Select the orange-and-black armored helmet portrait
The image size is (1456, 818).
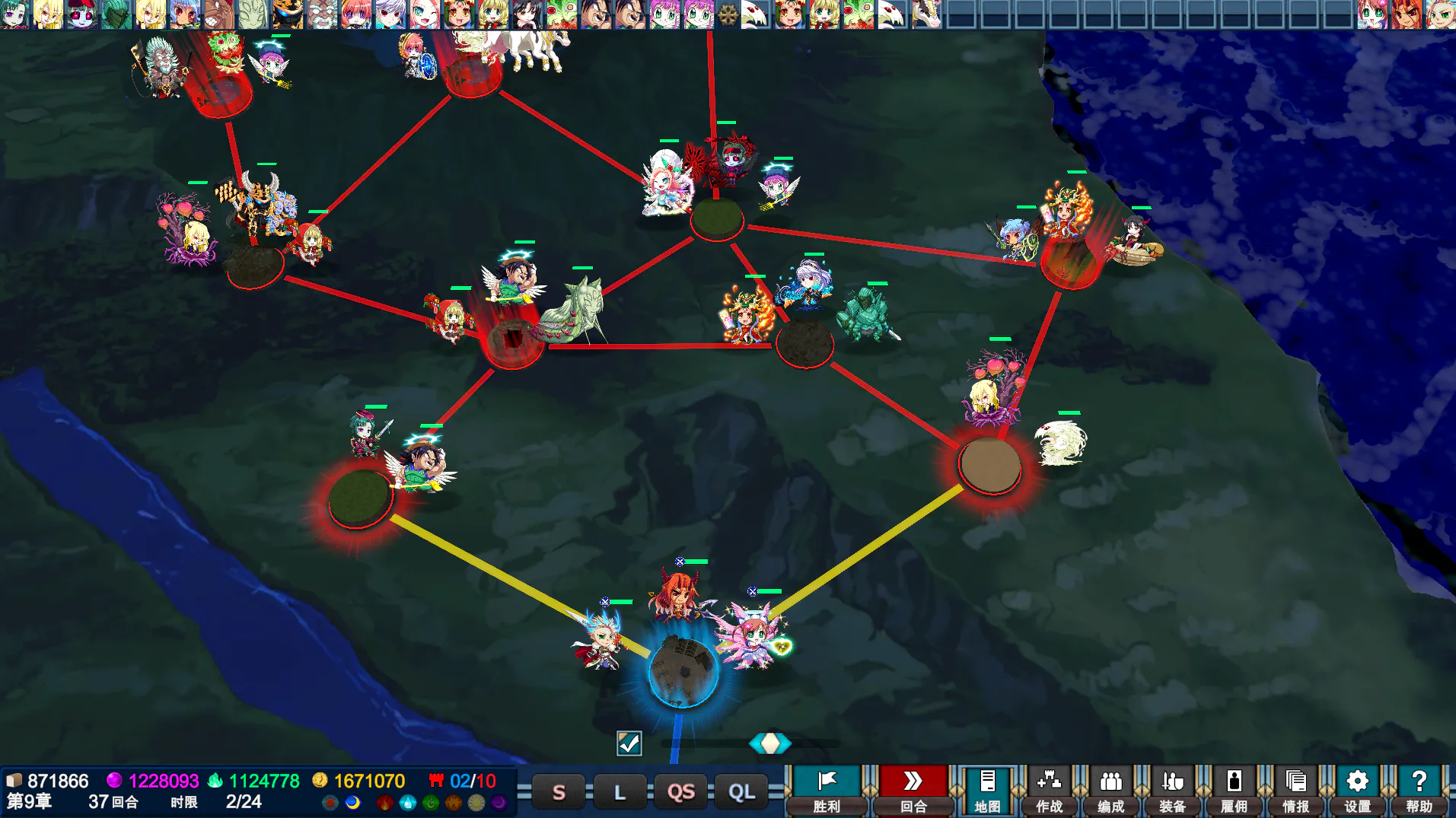[x=288, y=14]
